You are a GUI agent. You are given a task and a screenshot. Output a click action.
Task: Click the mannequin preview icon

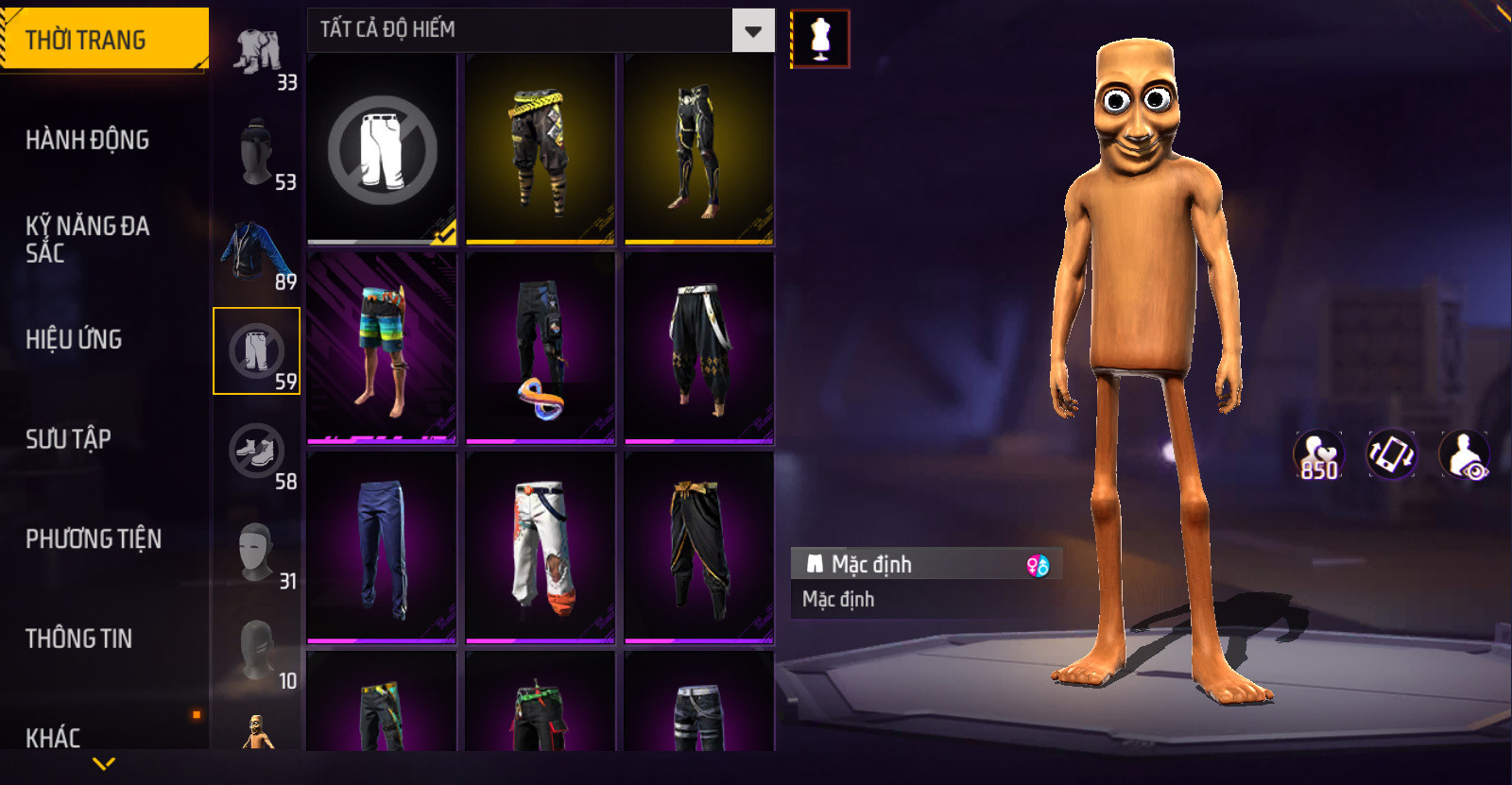click(820, 40)
